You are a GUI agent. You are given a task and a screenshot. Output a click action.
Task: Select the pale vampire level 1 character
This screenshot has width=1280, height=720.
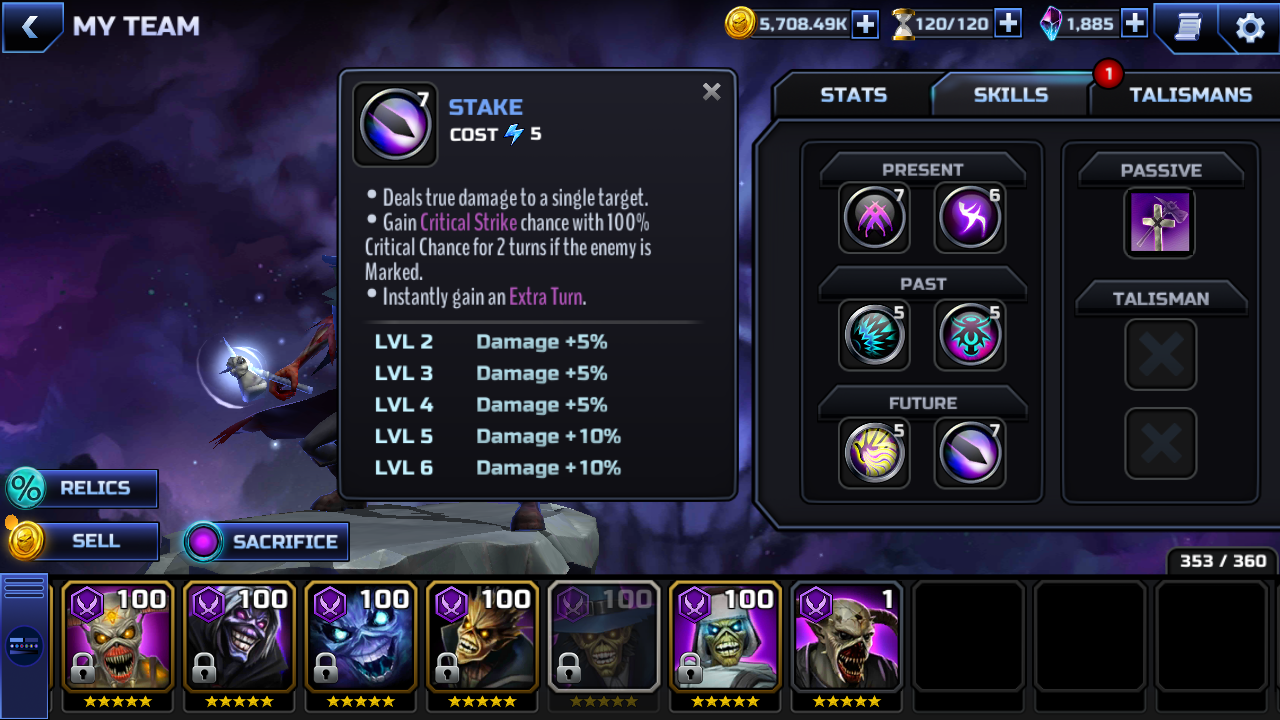click(x=846, y=636)
